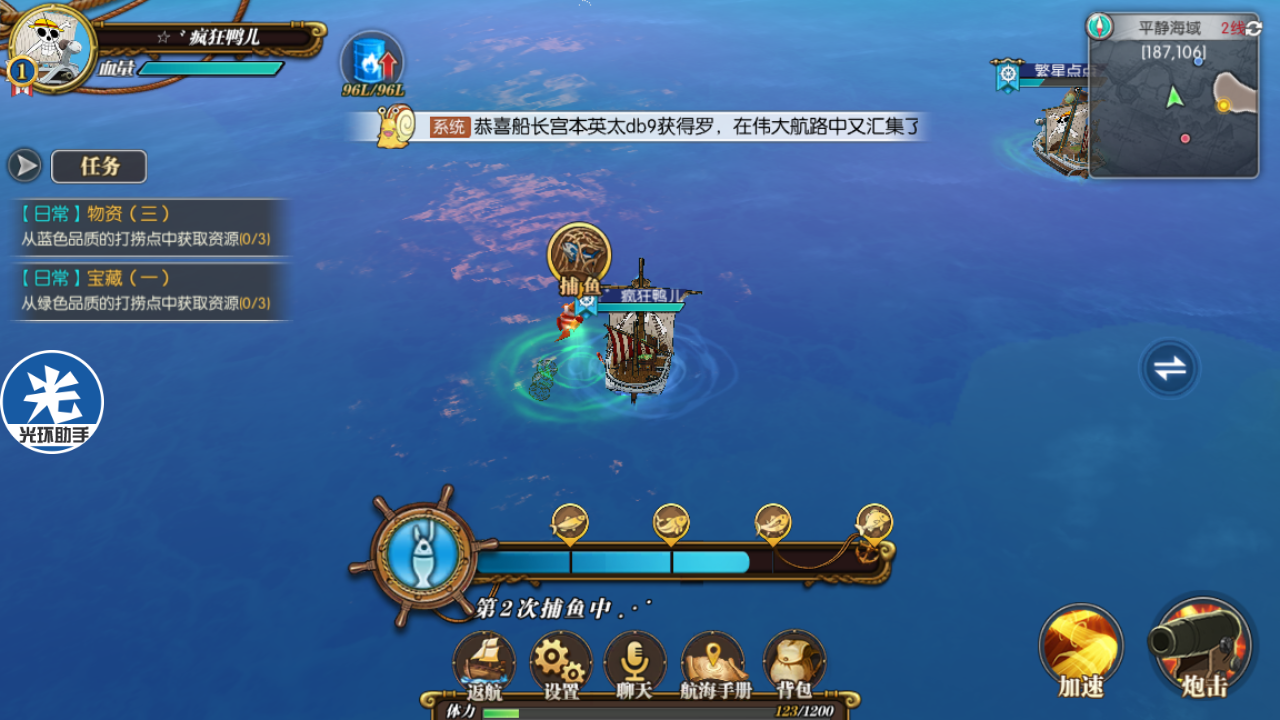Select the 宝藏（一）daily quest
The image size is (1280, 720).
pos(146,290)
